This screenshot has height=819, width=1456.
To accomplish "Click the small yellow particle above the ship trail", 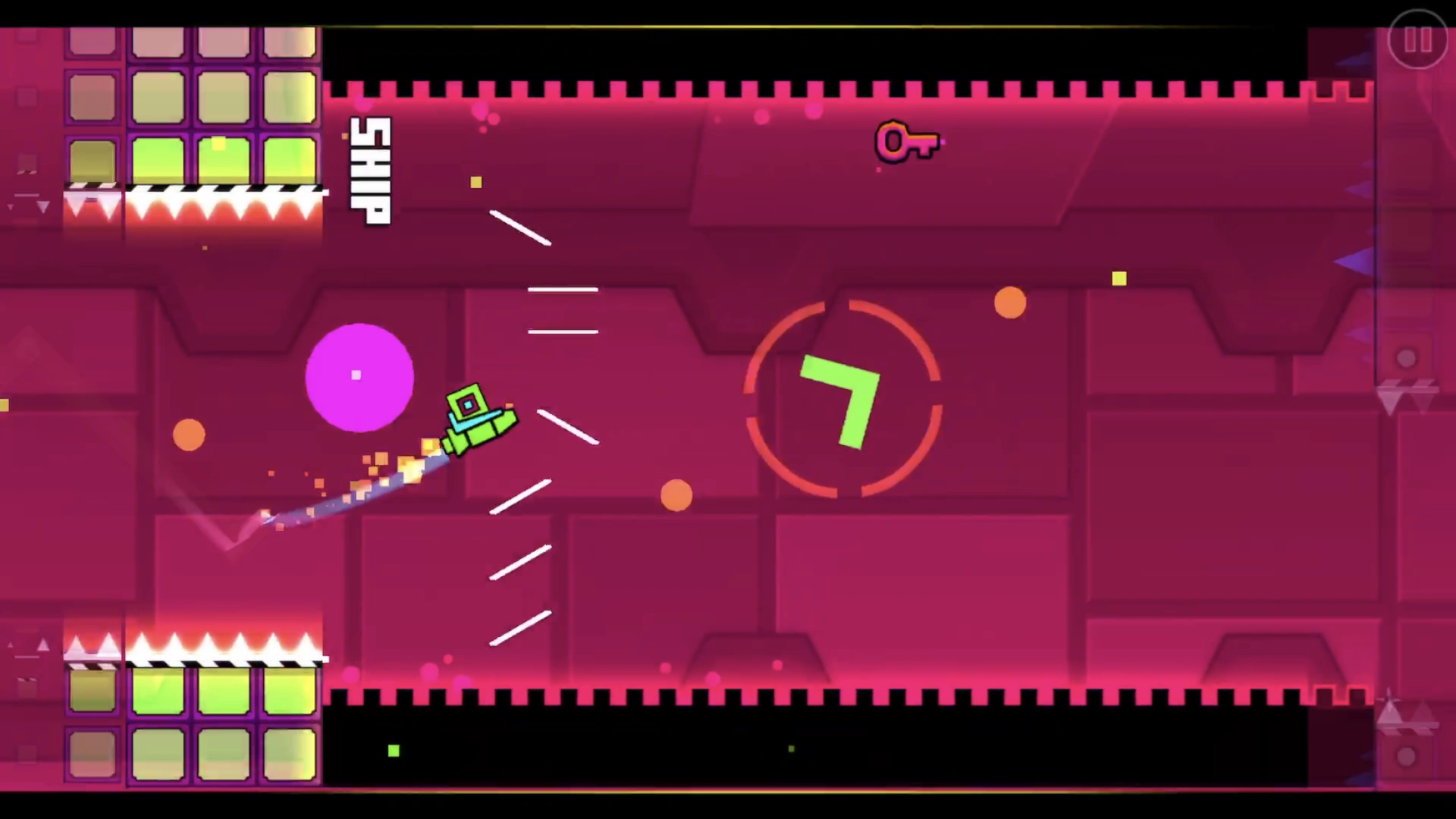I will tap(476, 182).
